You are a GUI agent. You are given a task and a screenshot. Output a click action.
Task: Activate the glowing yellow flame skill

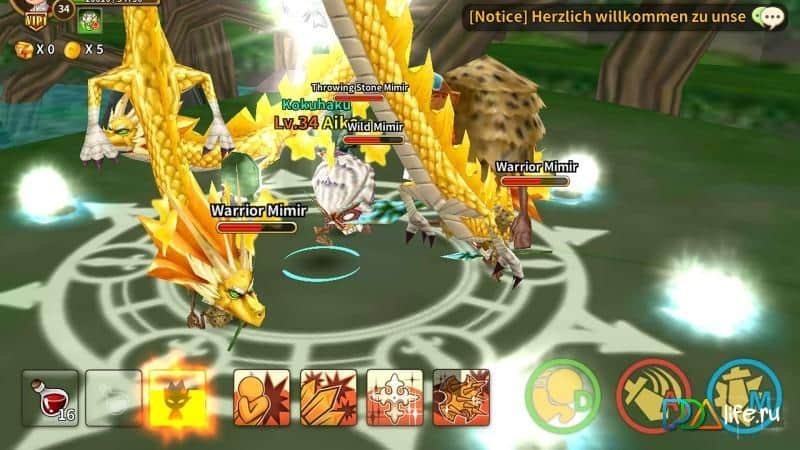176,397
